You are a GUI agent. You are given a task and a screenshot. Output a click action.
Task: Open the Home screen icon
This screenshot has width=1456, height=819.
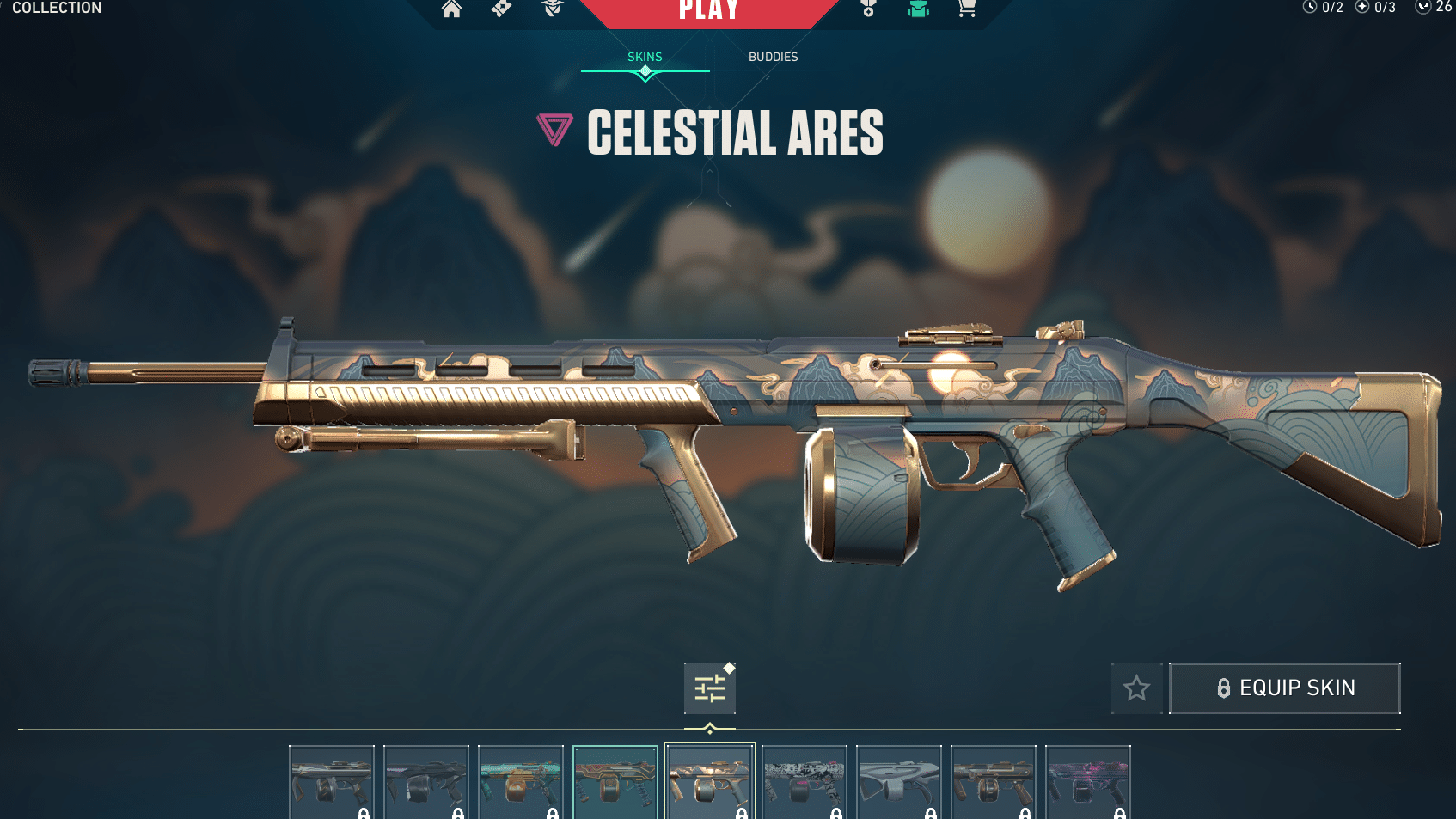pyautogui.click(x=451, y=10)
